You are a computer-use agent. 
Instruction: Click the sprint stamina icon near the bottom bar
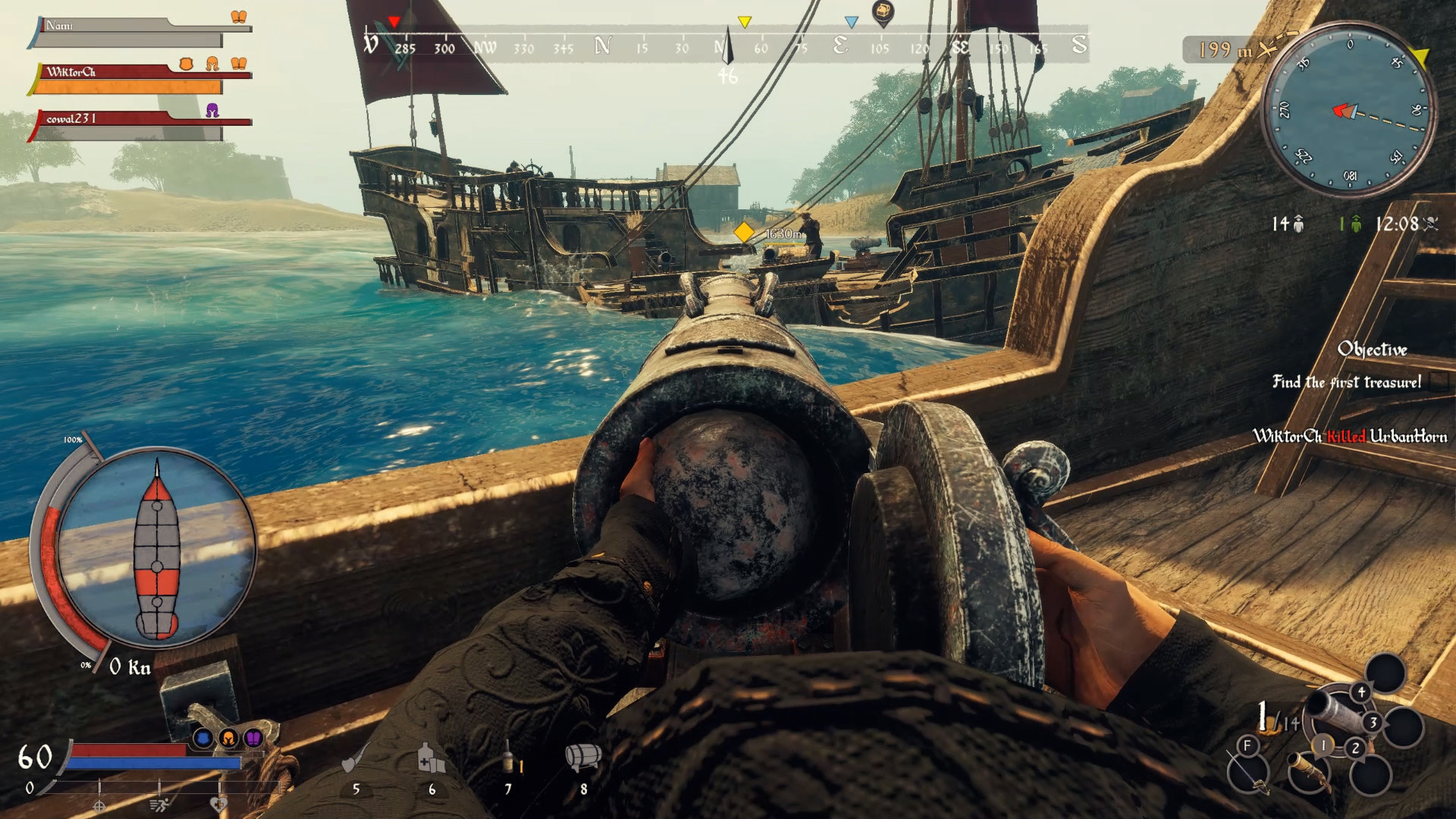(x=159, y=807)
